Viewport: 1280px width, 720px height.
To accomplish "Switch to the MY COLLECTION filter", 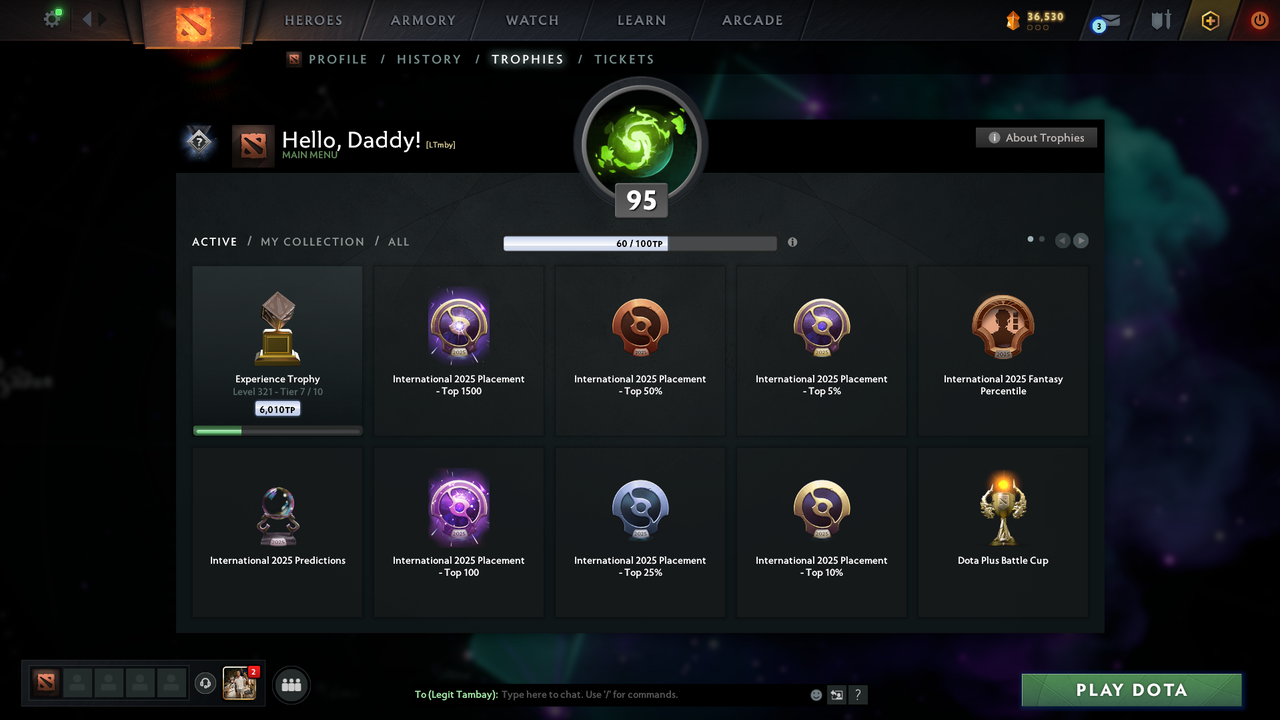I will [312, 241].
